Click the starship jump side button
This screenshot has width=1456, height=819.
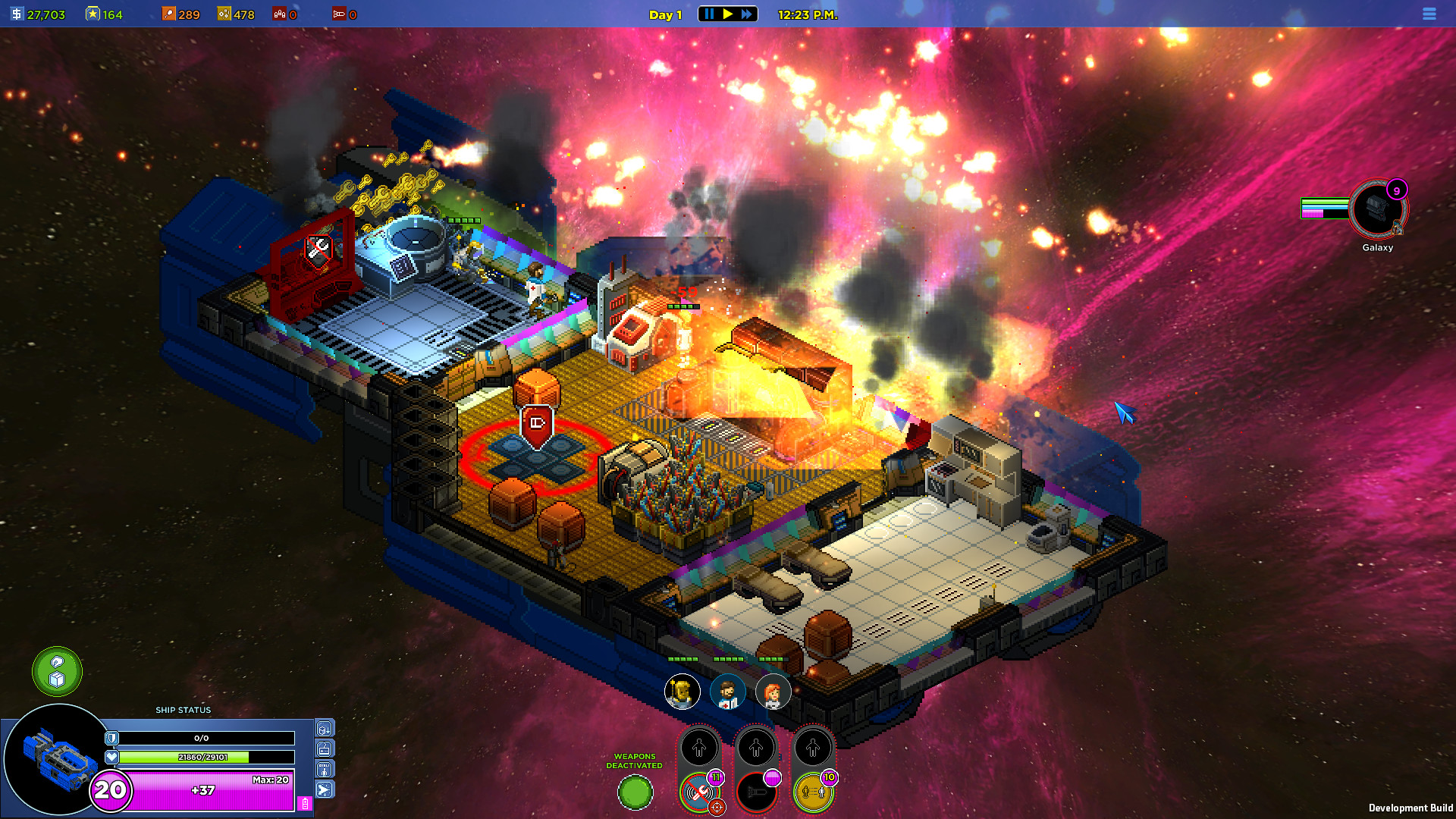(325, 790)
